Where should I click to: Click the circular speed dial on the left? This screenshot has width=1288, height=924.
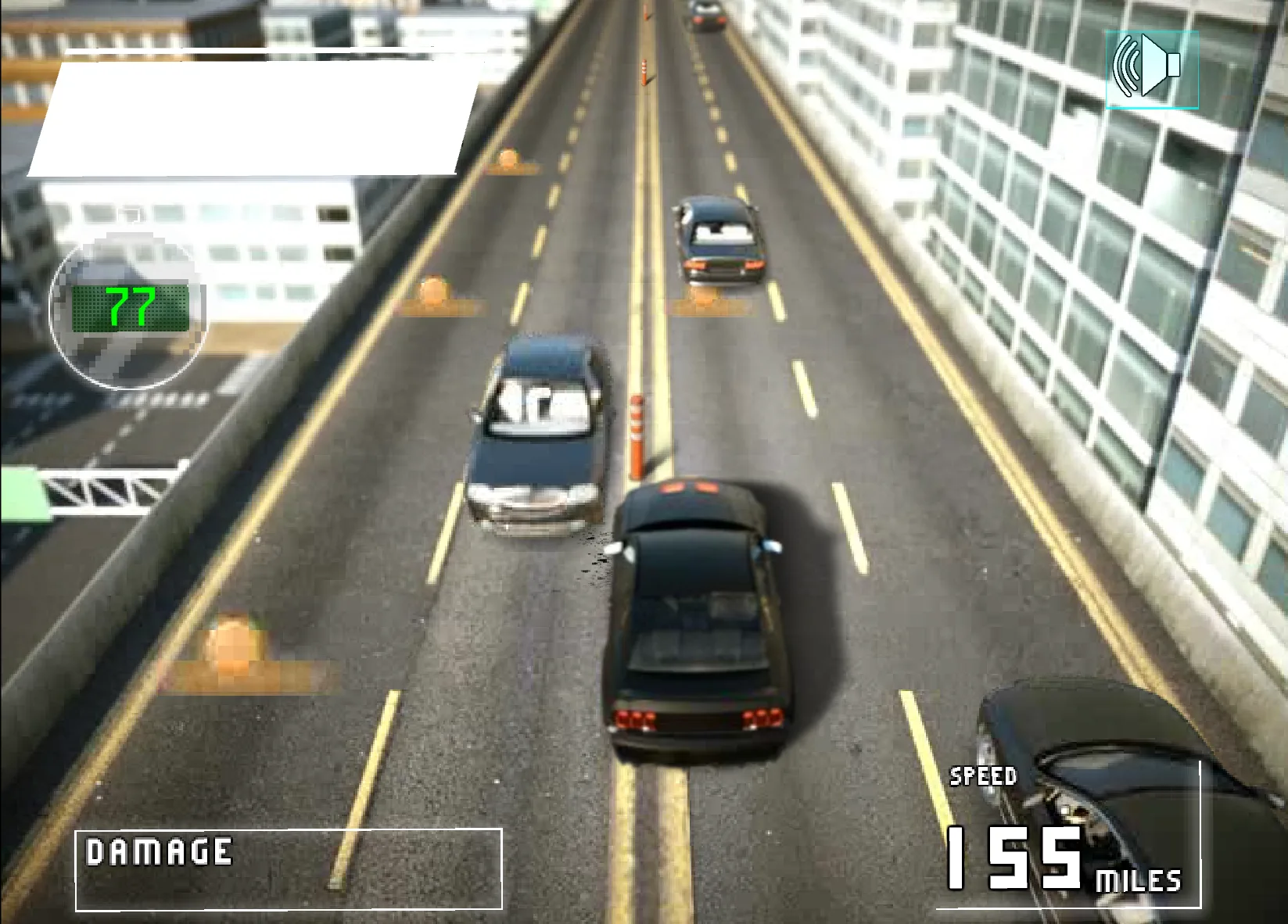129,313
